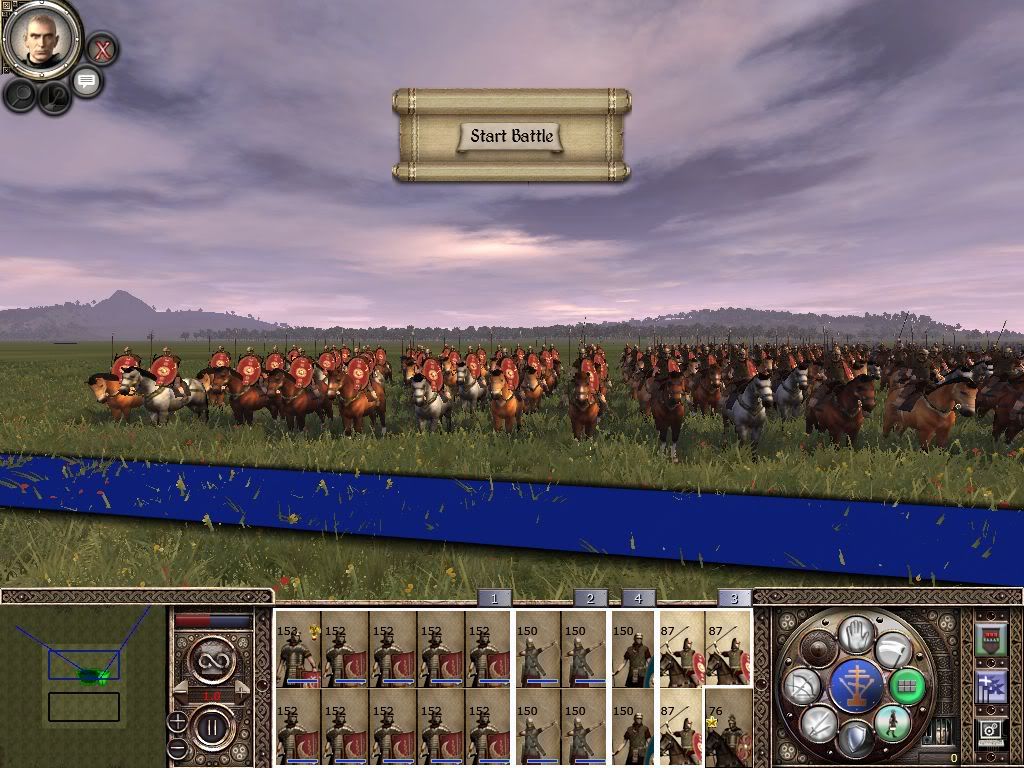The height and width of the screenshot is (768, 1024).
Task: Select group 2 tab
Action: point(590,598)
